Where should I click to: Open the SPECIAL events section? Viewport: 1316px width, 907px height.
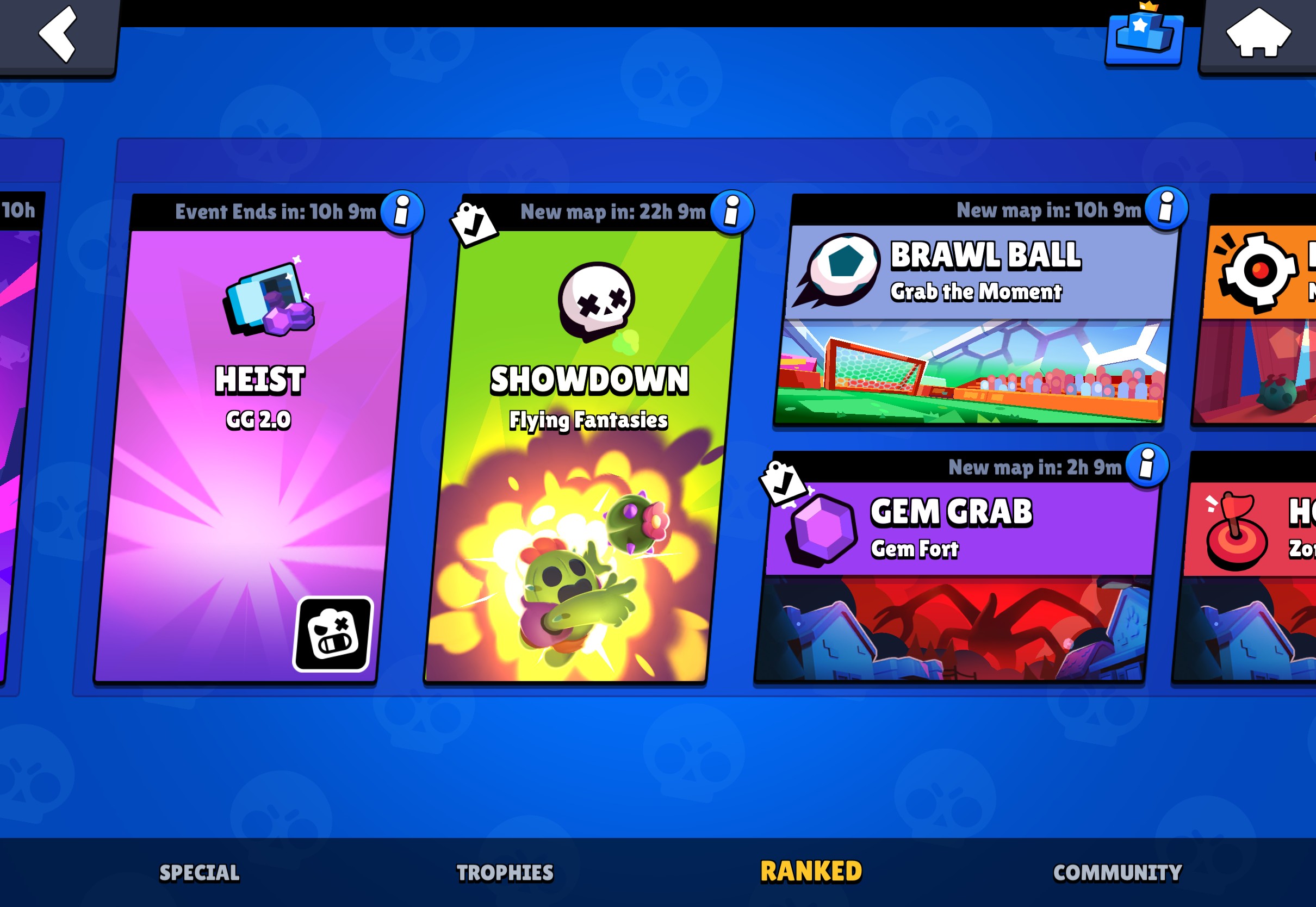(x=198, y=872)
